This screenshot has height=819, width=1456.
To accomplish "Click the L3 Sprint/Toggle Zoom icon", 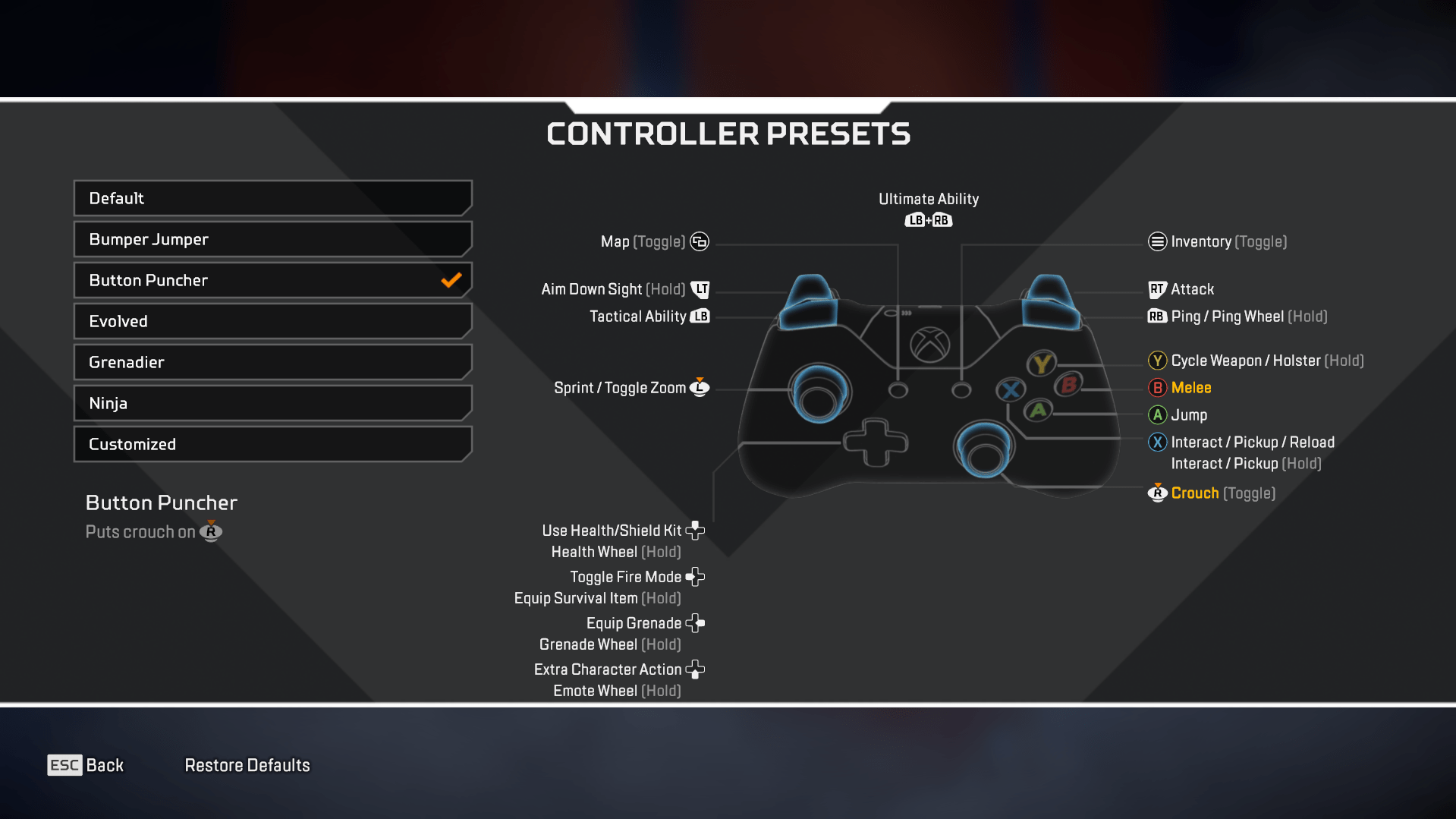I will pos(699,388).
